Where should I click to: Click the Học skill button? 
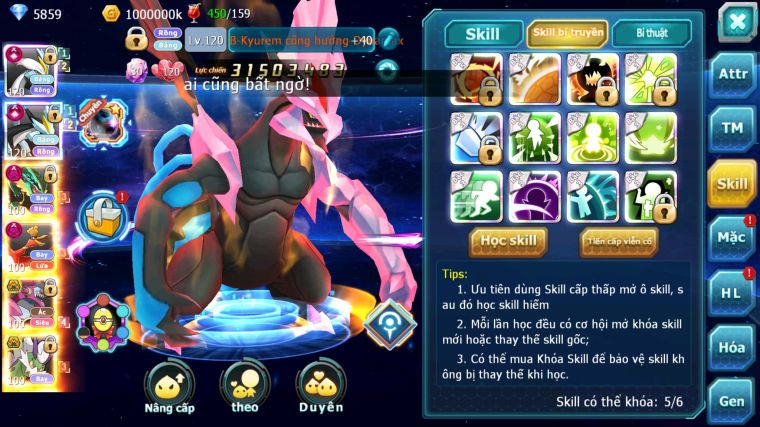508,241
